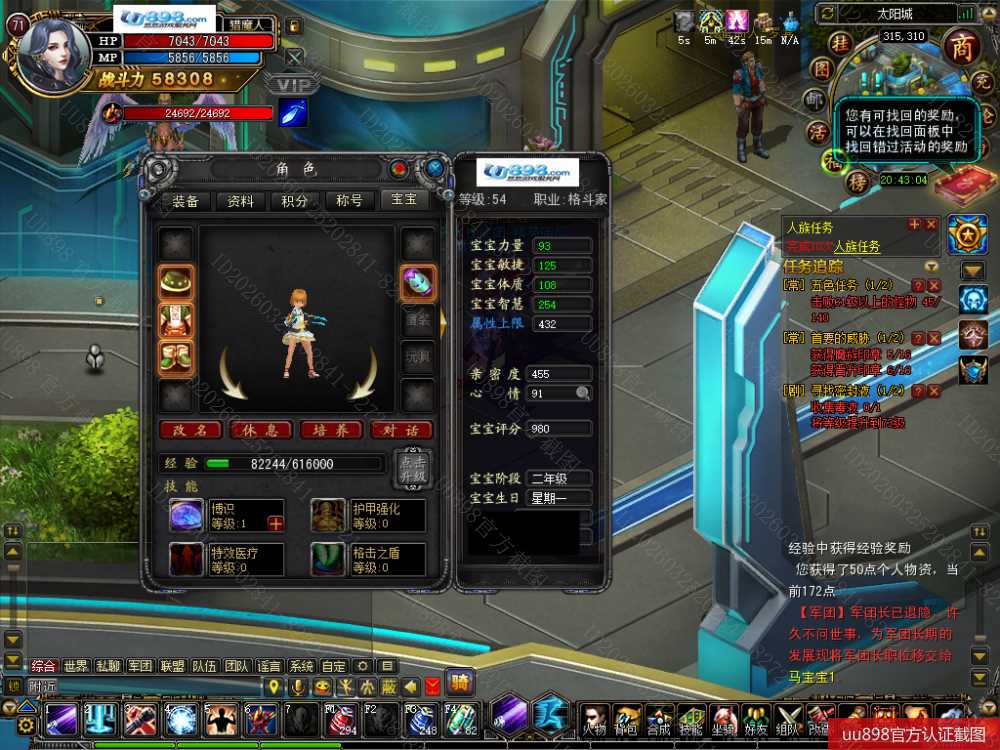Upgrade 博识 skill with the red plus
1000x750 pixels.
point(275,523)
